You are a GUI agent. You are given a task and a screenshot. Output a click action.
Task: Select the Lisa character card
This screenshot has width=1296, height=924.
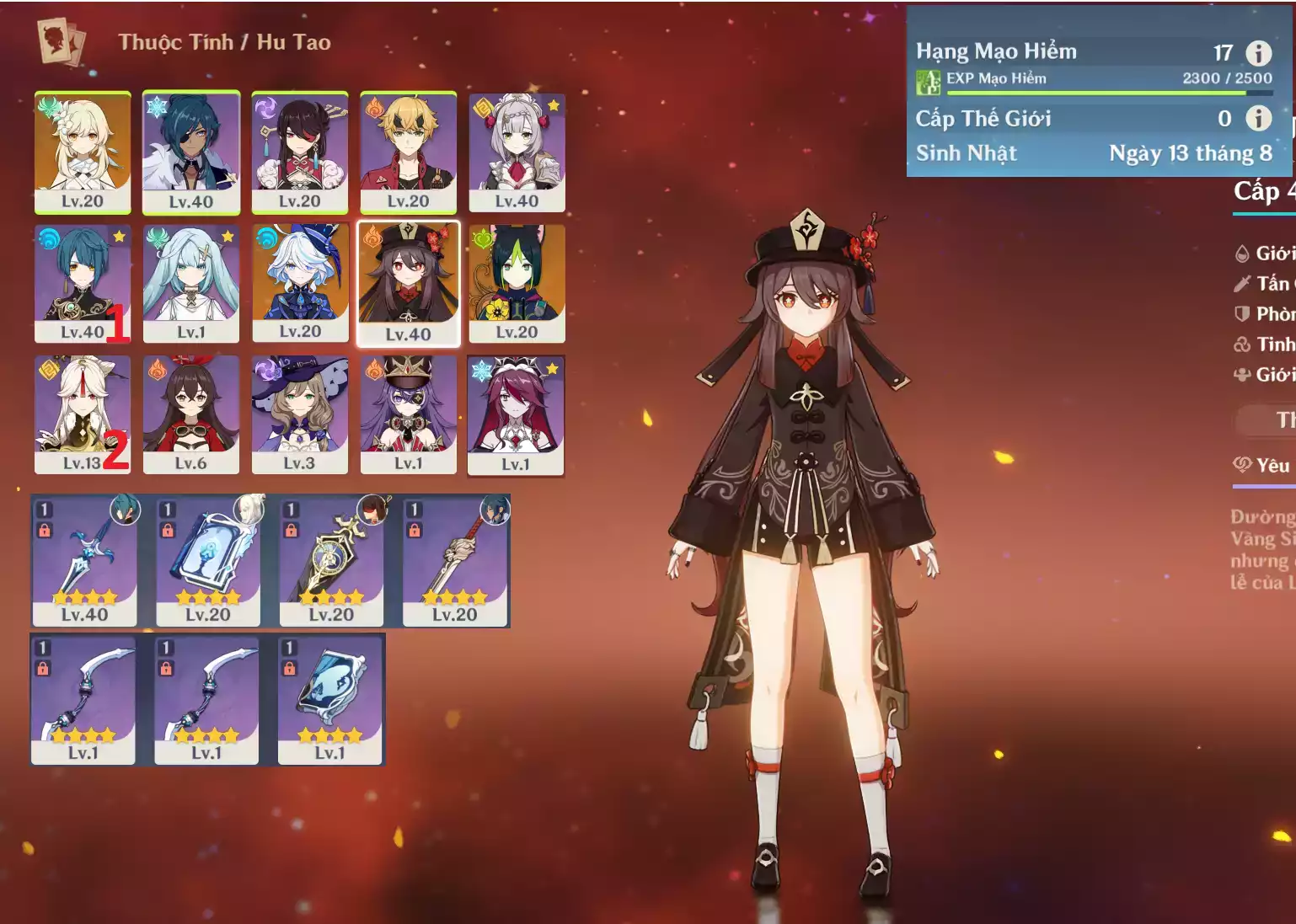(300, 414)
